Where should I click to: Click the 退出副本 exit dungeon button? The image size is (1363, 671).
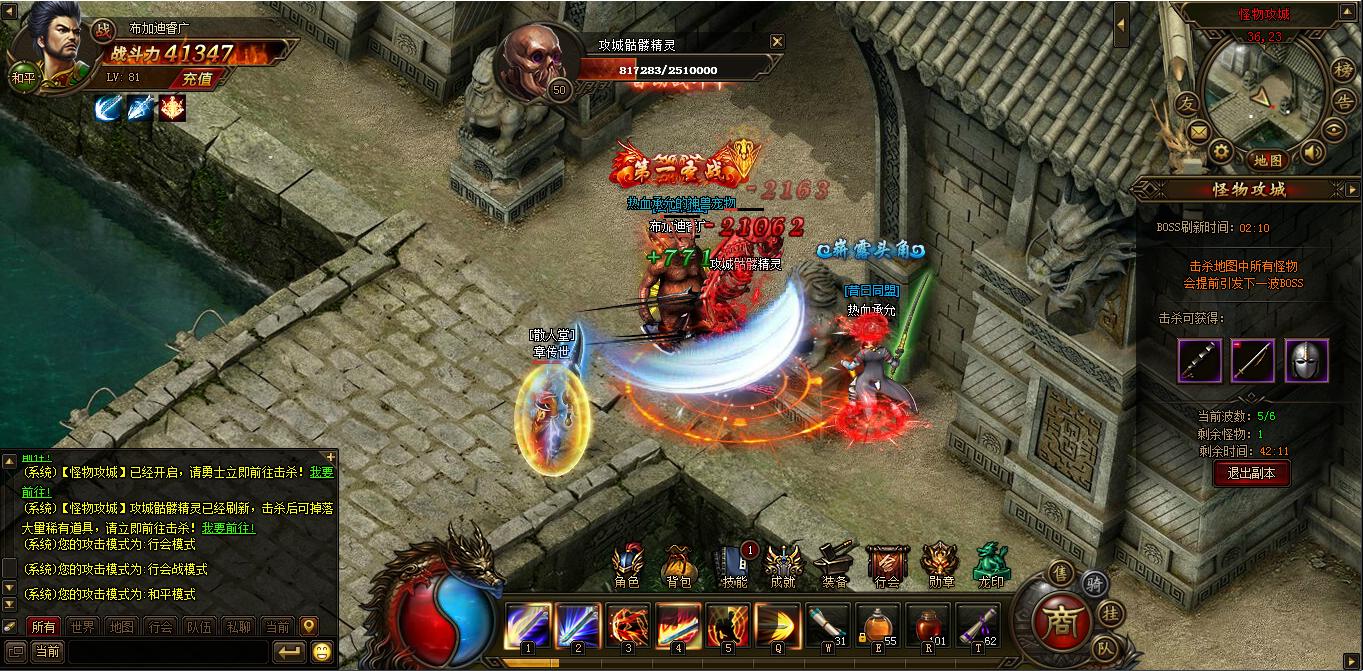[x=1251, y=474]
